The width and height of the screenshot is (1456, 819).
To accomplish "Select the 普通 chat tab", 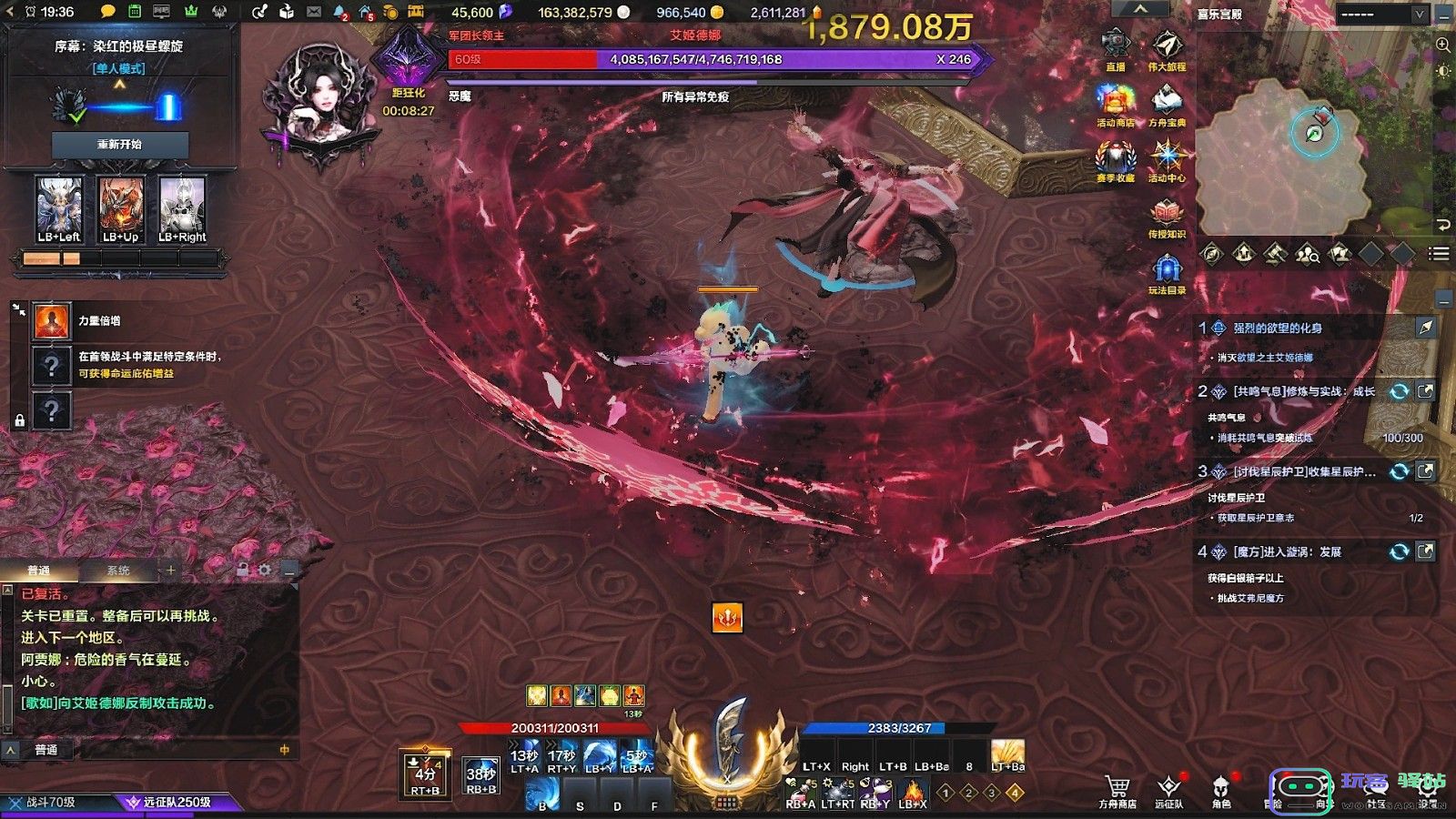I will (39, 571).
